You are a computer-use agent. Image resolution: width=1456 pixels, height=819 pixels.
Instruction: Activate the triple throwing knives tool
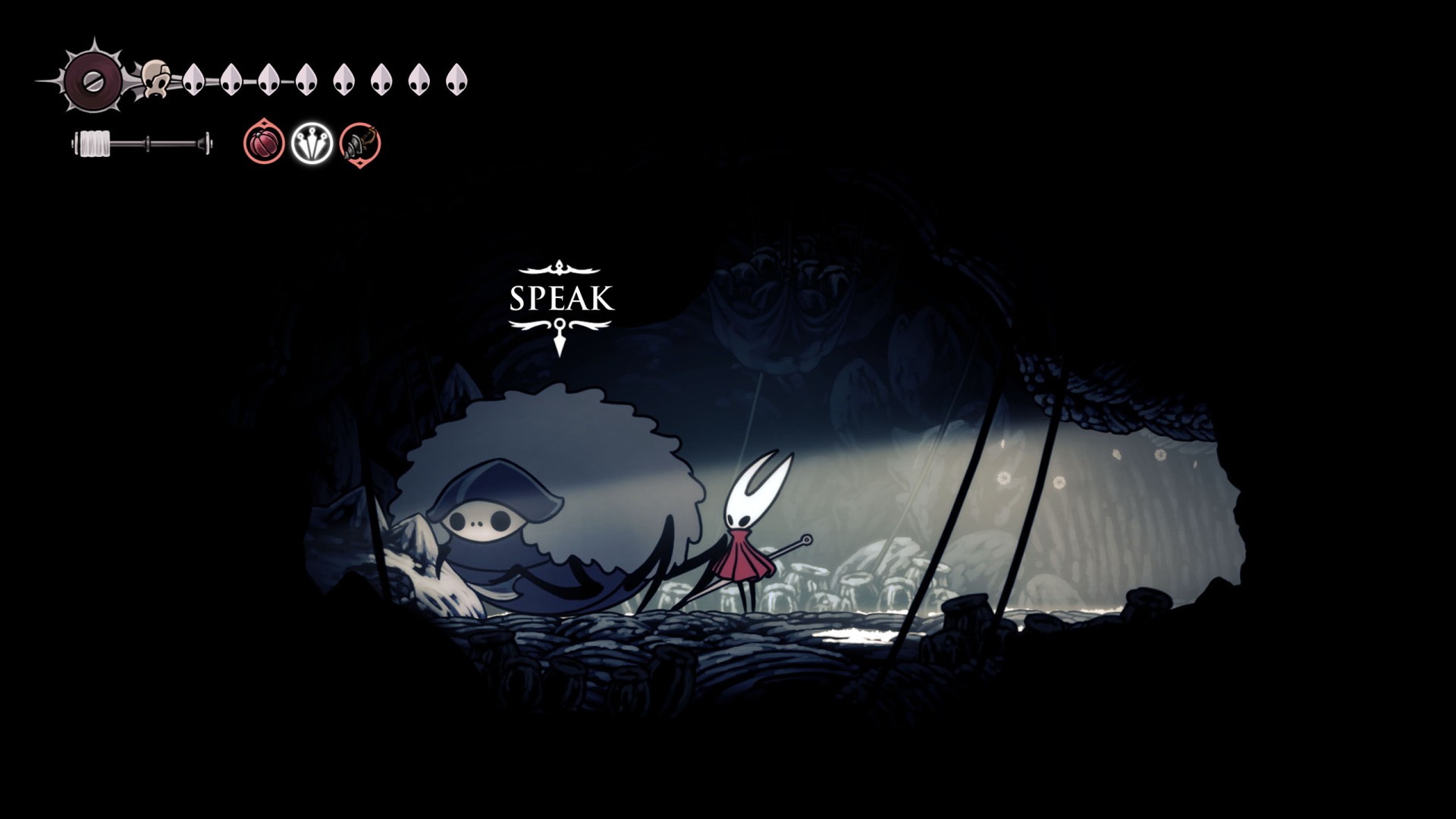(312, 143)
